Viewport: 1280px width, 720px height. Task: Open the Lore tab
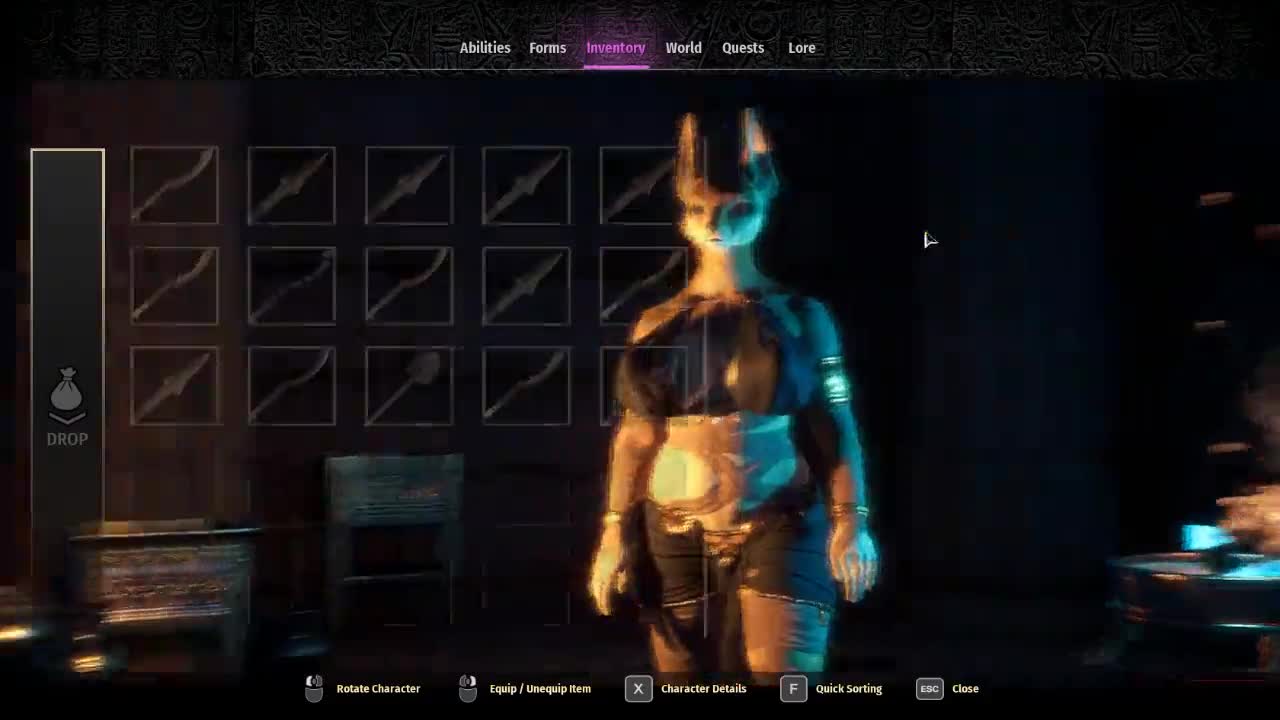[x=801, y=48]
